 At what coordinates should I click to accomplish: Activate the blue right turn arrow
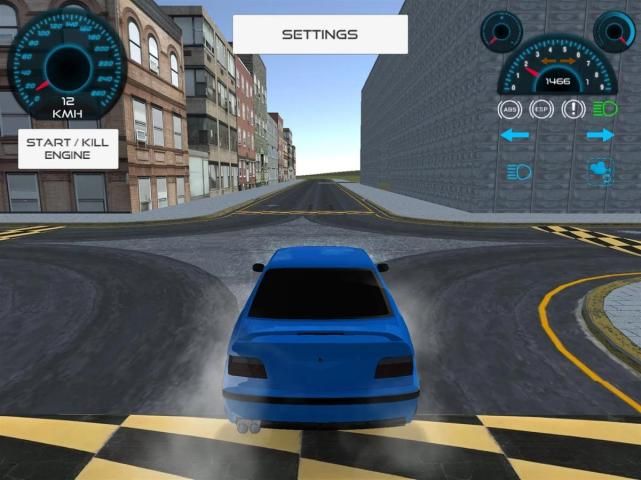point(600,135)
